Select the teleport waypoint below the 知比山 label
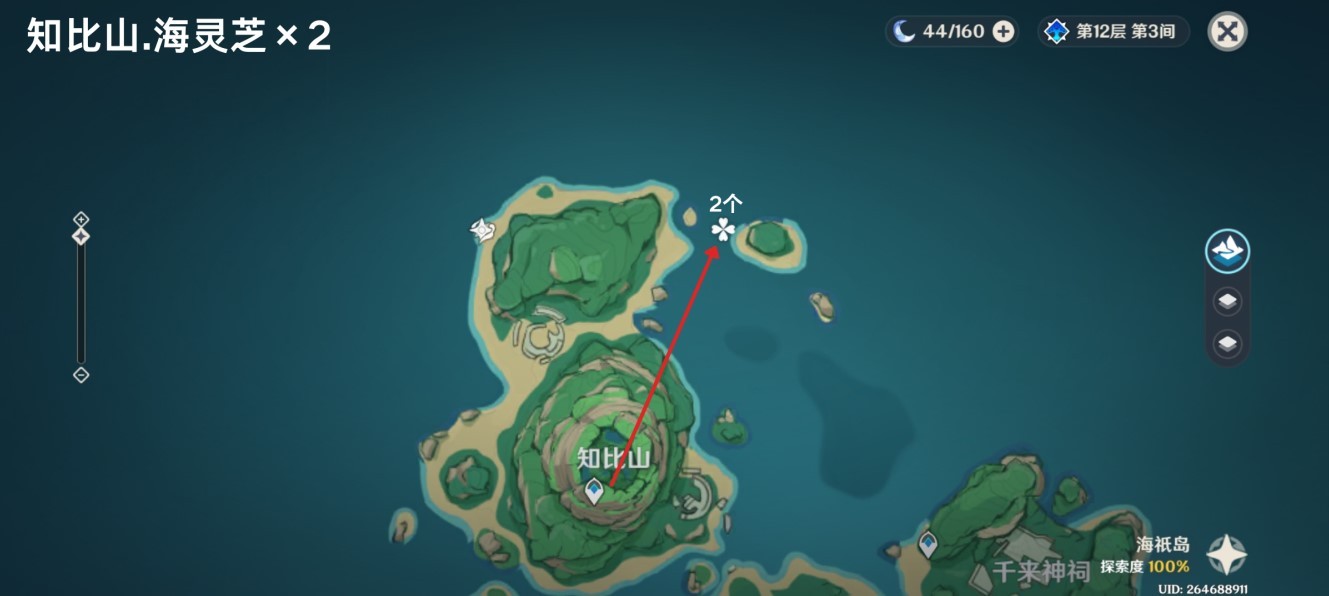This screenshot has width=1329, height=596. [595, 491]
